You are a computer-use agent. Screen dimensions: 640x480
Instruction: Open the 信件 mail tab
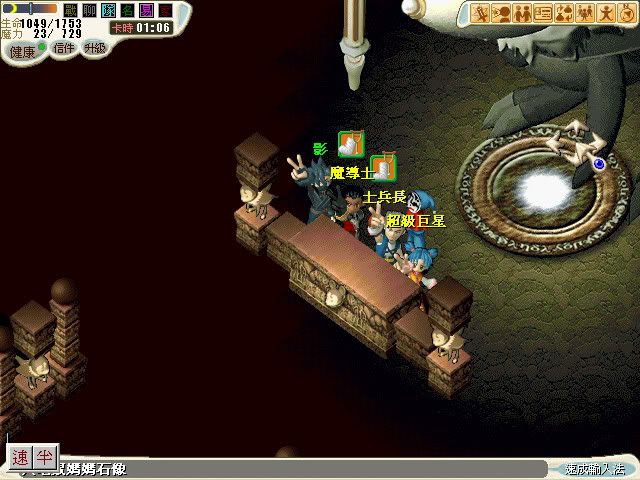[x=64, y=48]
